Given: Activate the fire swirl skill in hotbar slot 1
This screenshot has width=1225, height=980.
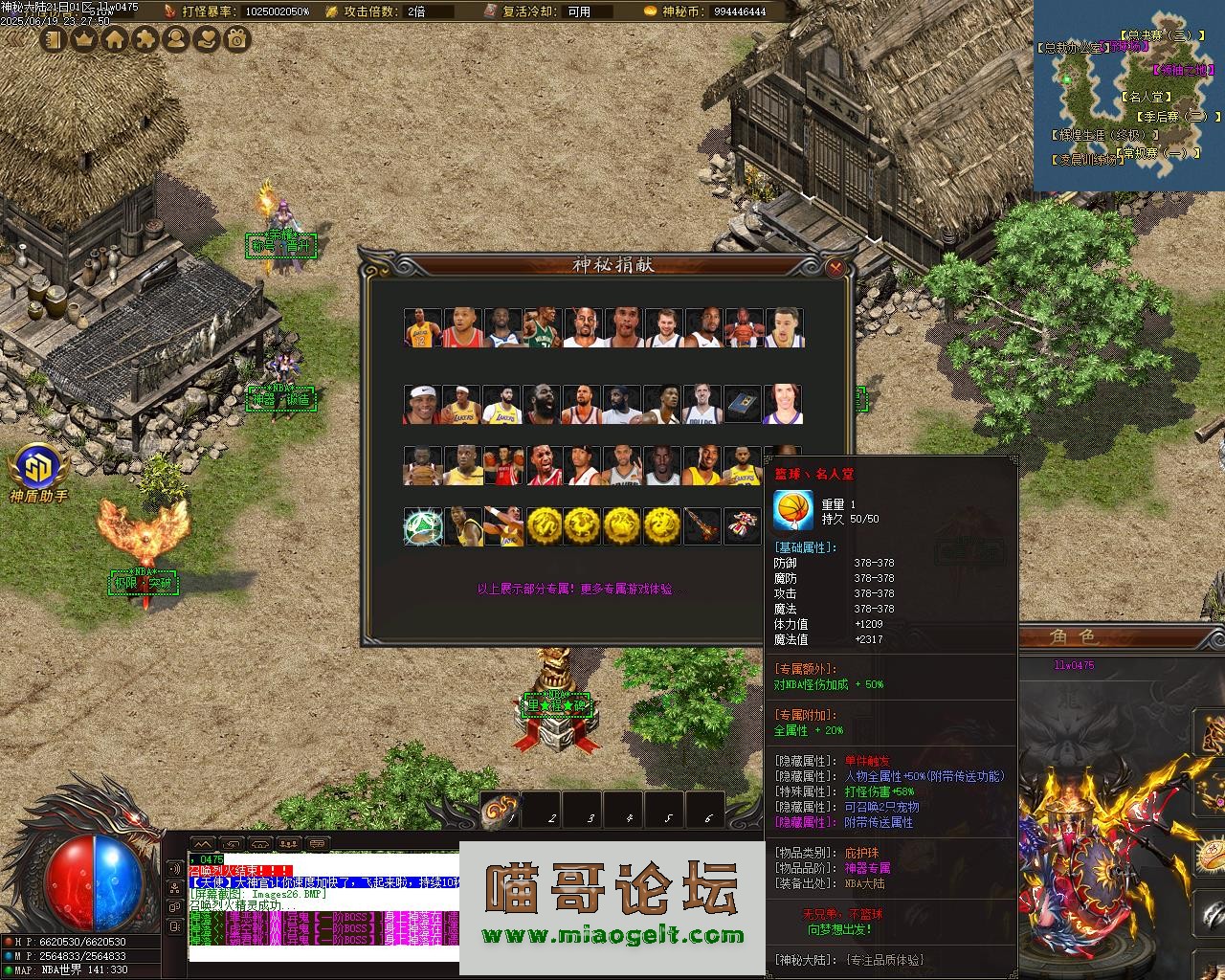Looking at the screenshot, I should coord(501,810).
